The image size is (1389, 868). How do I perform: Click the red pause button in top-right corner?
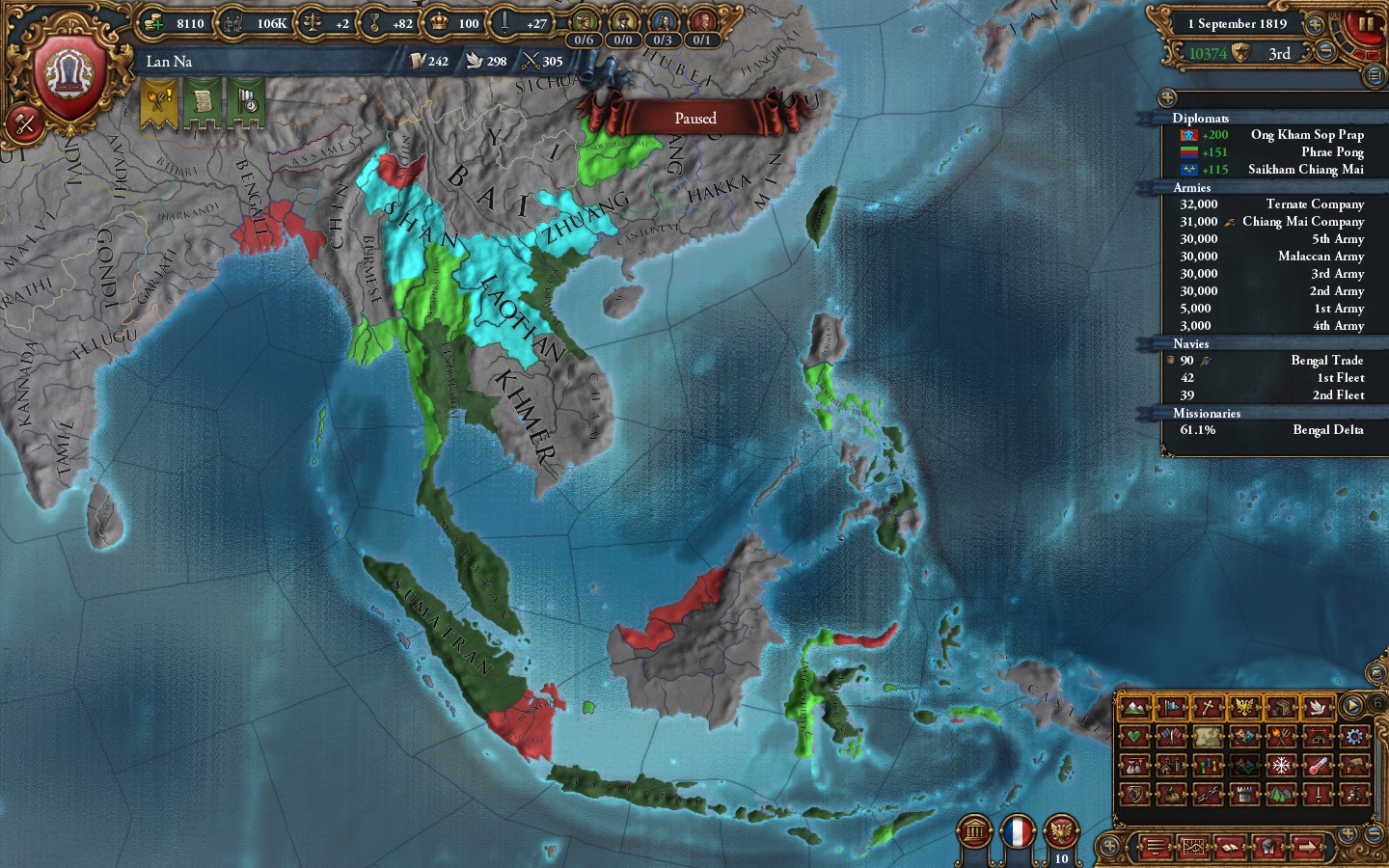coord(1365,24)
